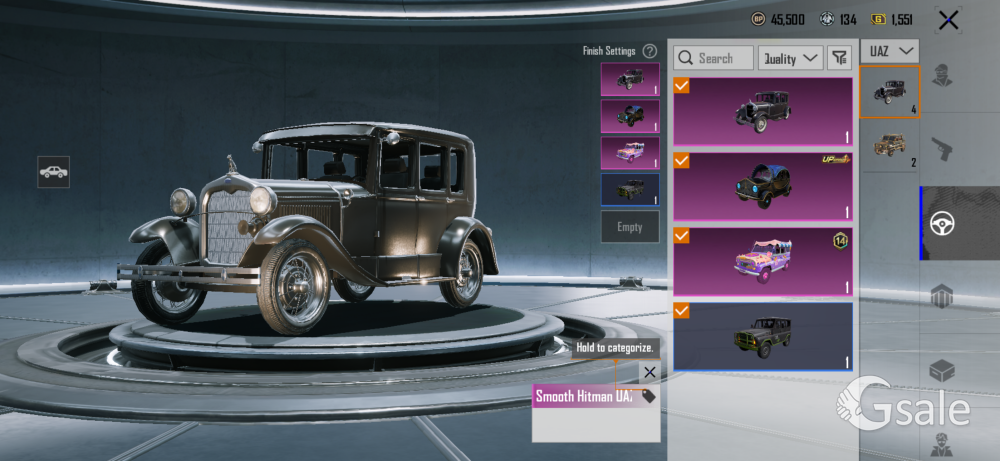
Task: Open the Finish Settings help icon
Action: (650, 51)
